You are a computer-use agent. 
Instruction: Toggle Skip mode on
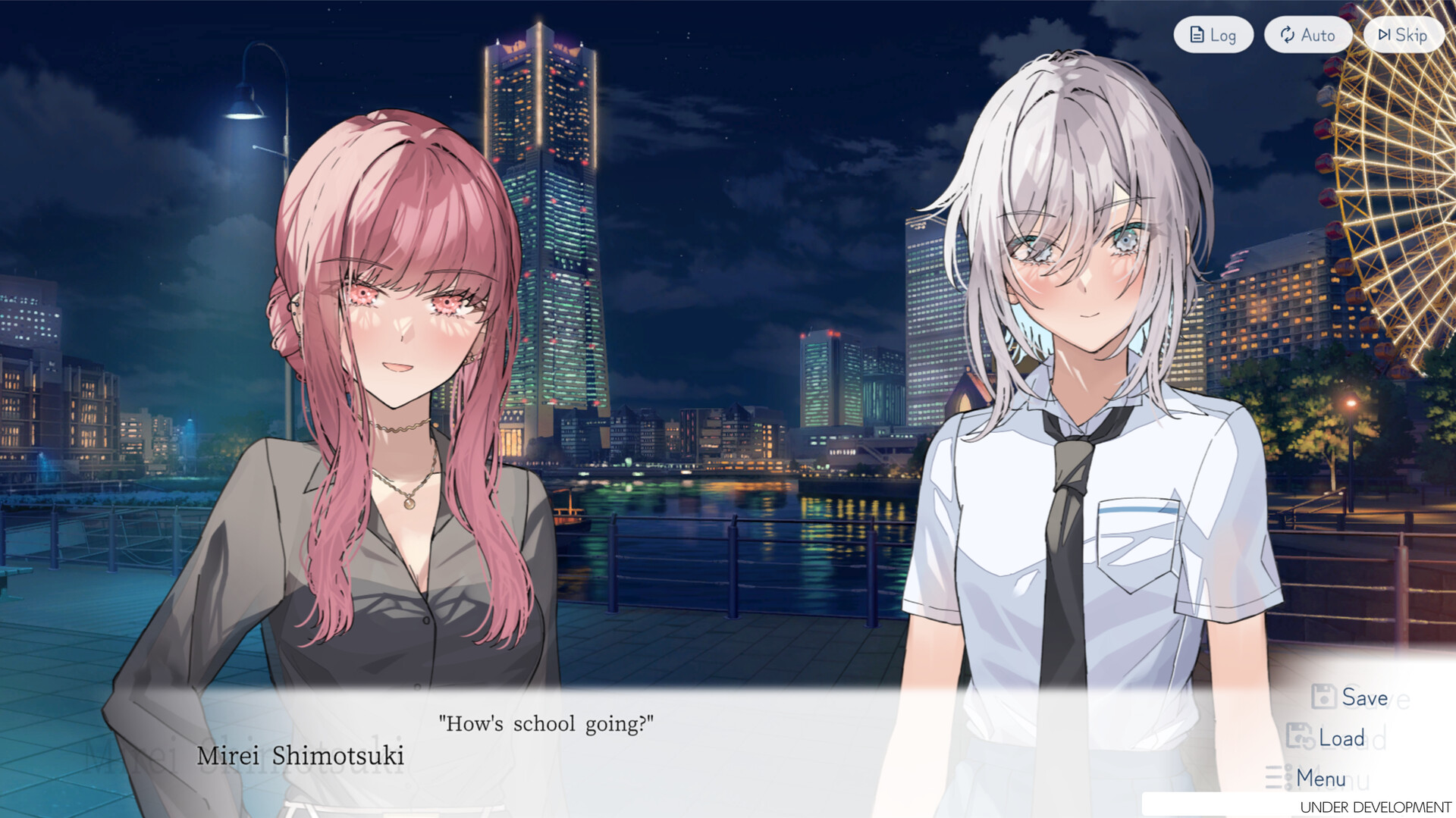[x=1403, y=34]
